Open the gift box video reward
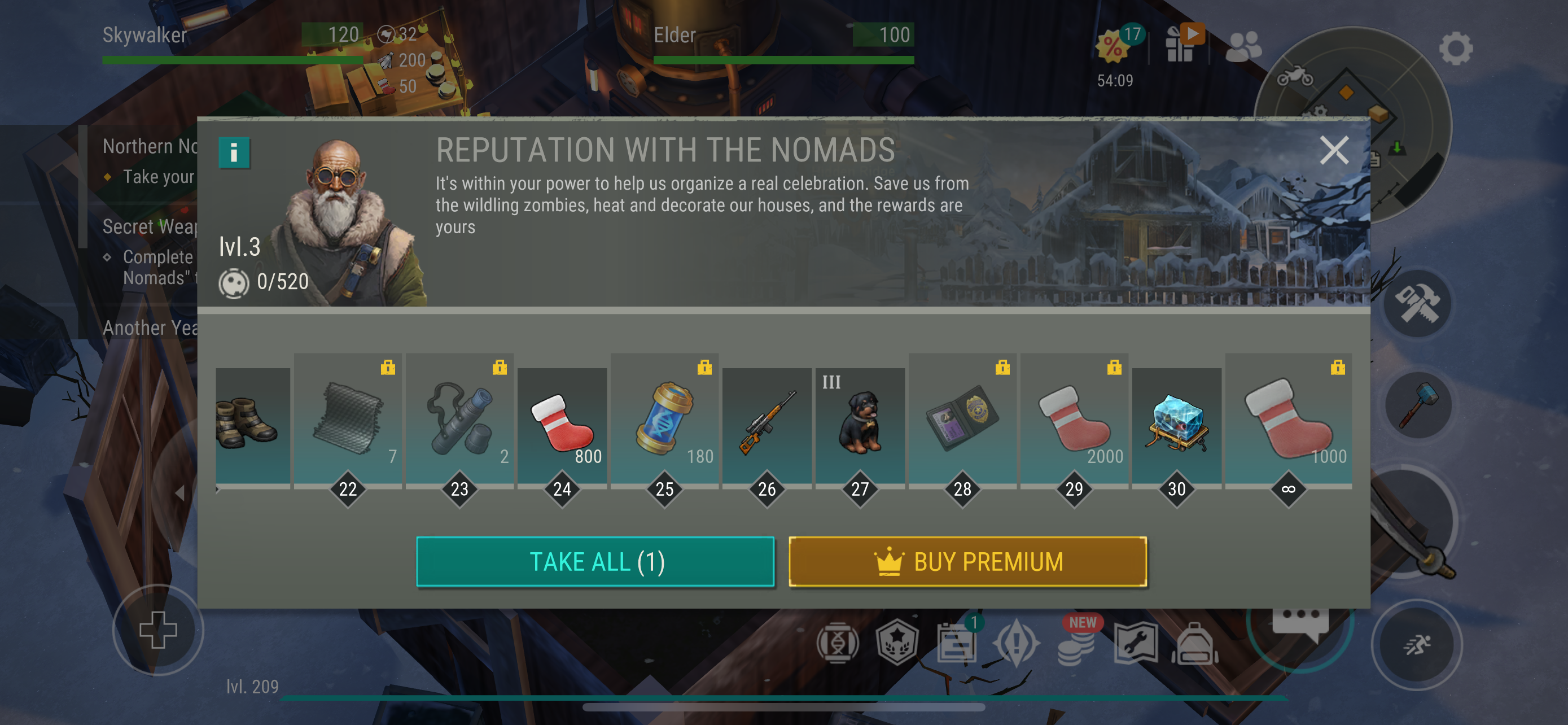The image size is (1568, 725). pos(1181,45)
